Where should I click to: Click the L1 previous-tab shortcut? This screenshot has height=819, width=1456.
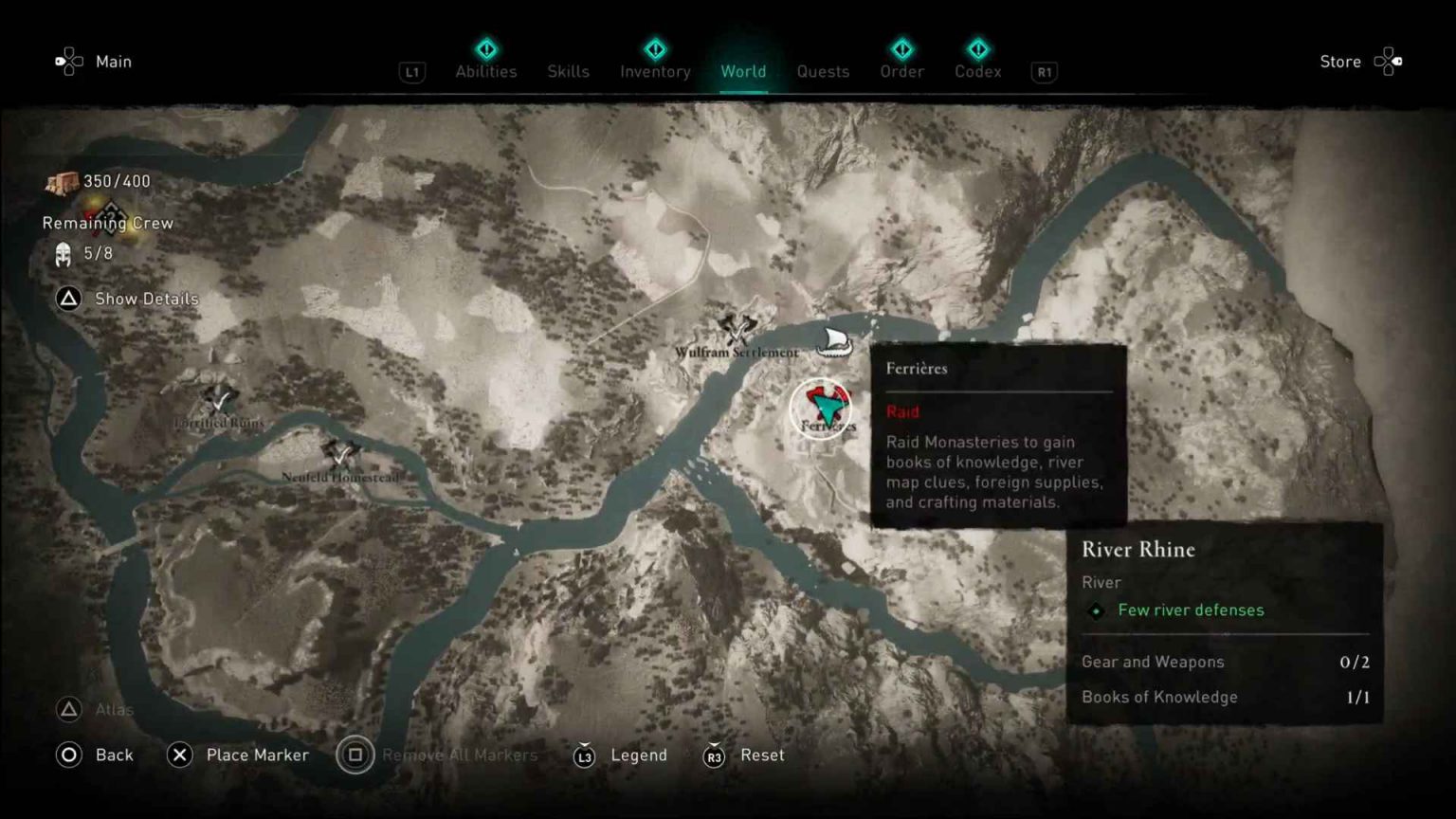(x=411, y=71)
